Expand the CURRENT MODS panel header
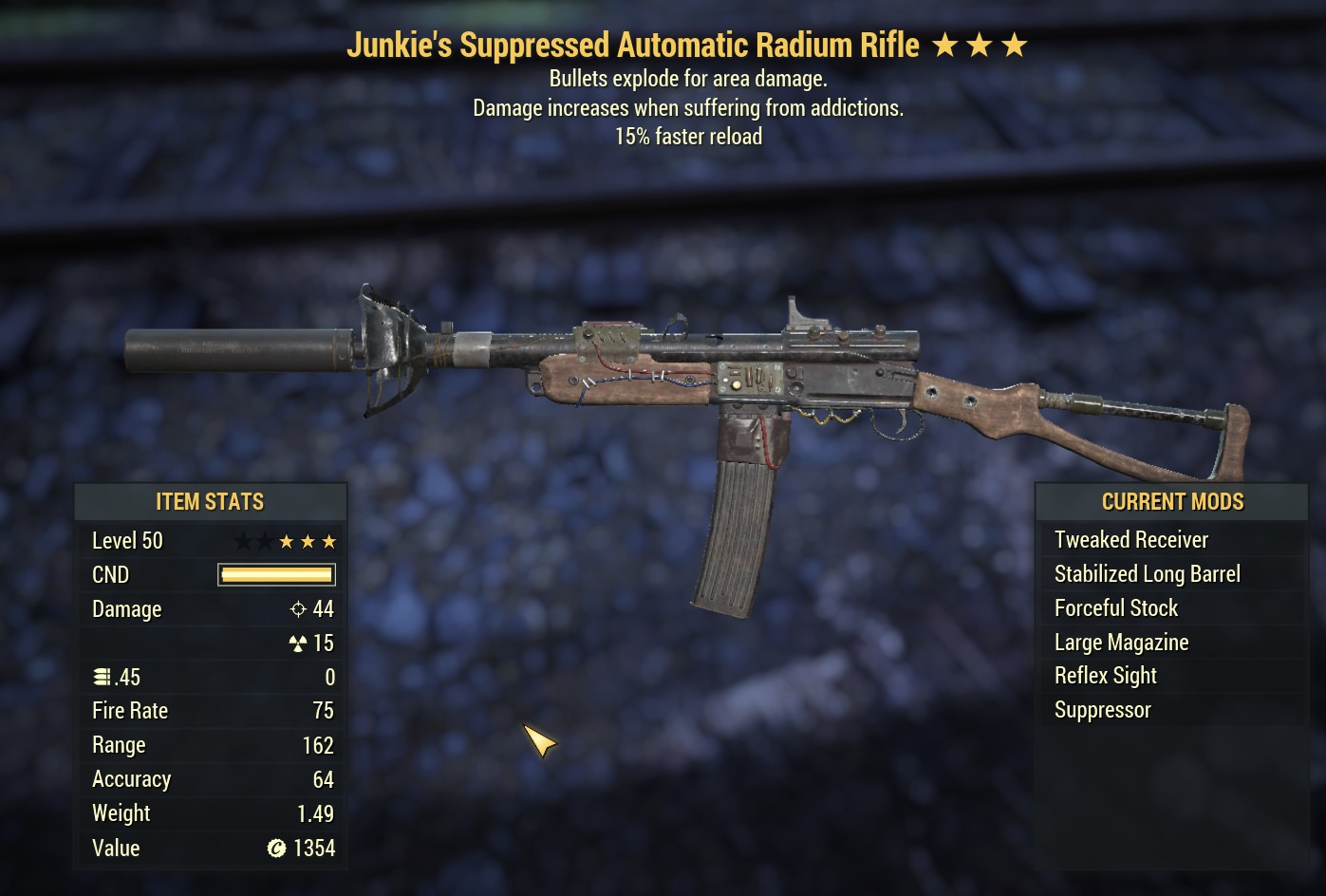The image size is (1326, 896). pyautogui.click(x=1172, y=501)
